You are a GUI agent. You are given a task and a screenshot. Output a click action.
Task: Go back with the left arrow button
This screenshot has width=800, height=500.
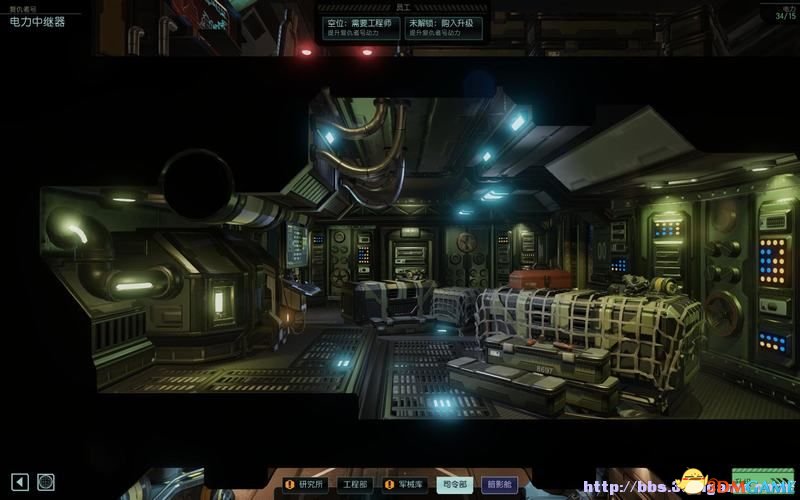point(19,482)
